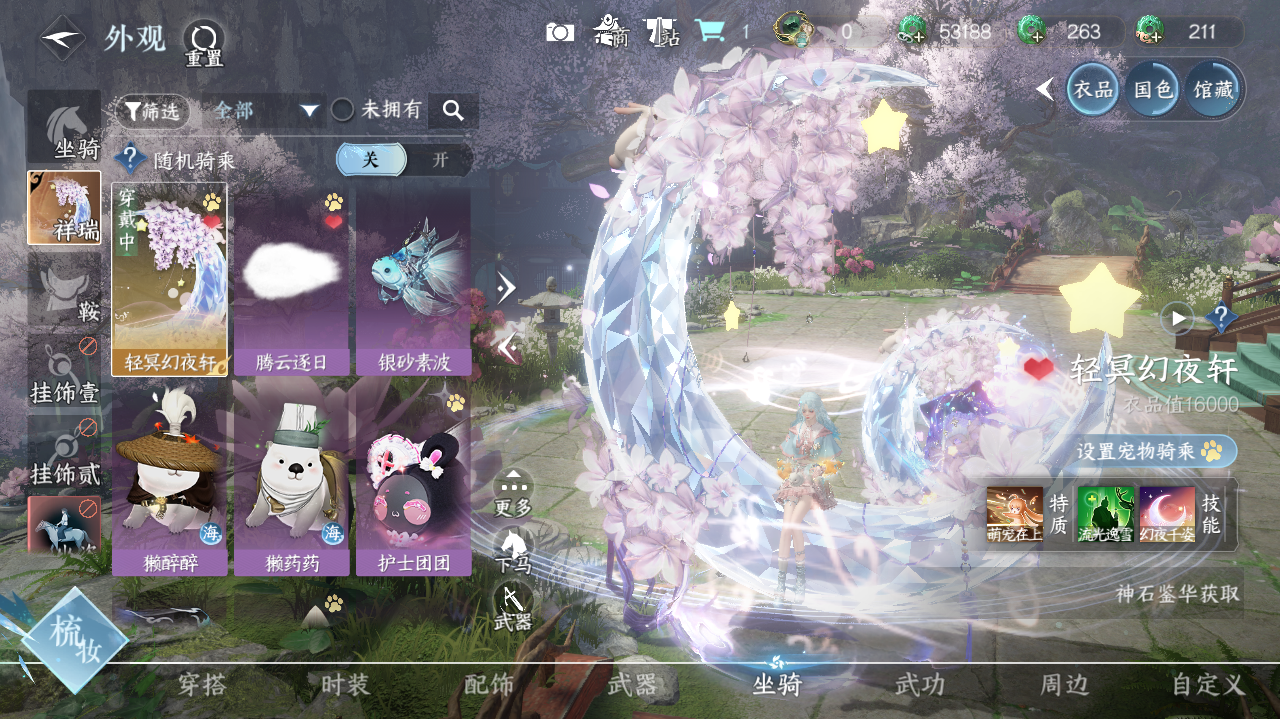The image size is (1280, 719).
Task: Go back using the top-left arrow
Action: [x=62, y=38]
